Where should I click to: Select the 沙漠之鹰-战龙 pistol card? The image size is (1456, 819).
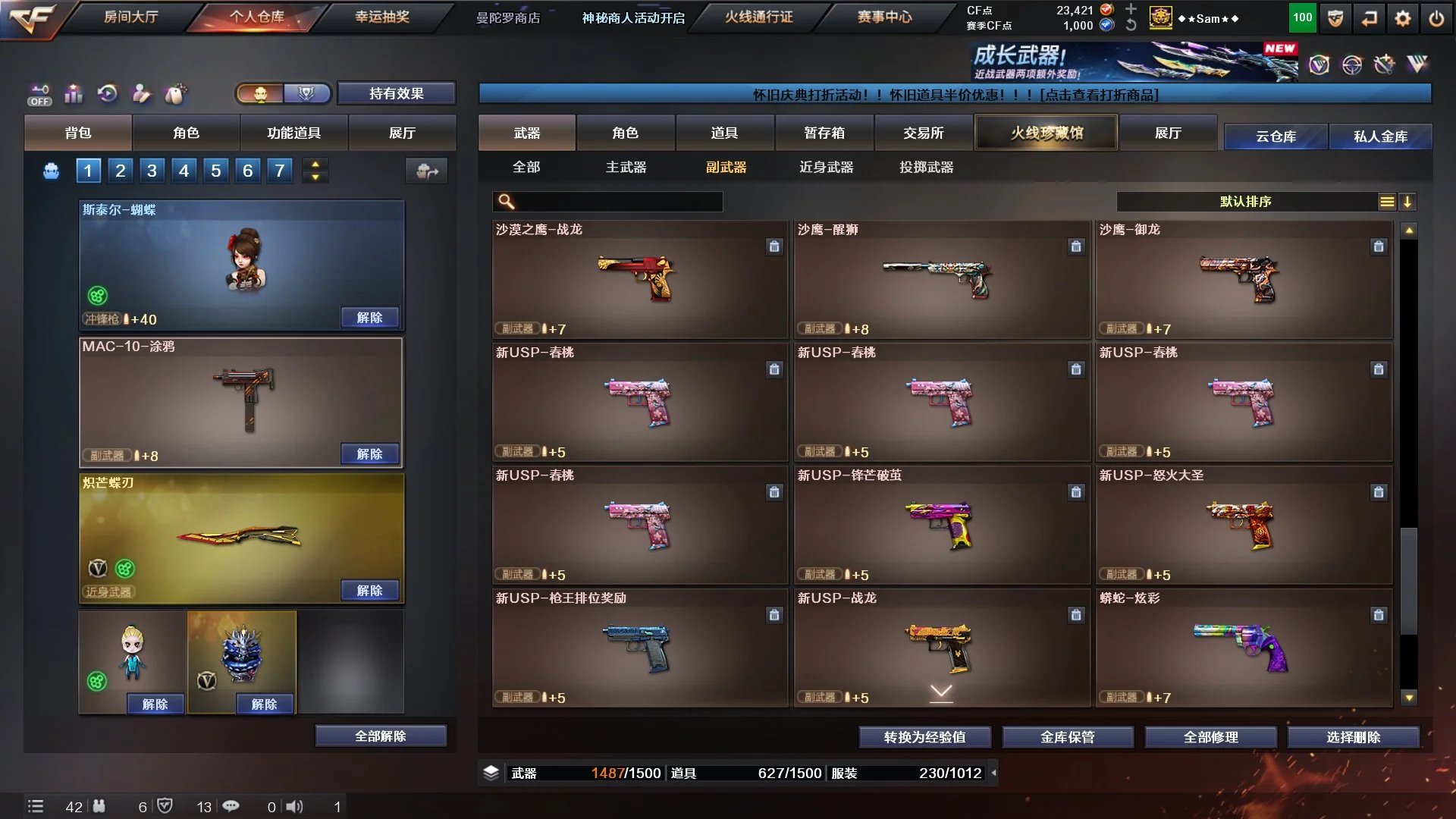pyautogui.click(x=639, y=279)
